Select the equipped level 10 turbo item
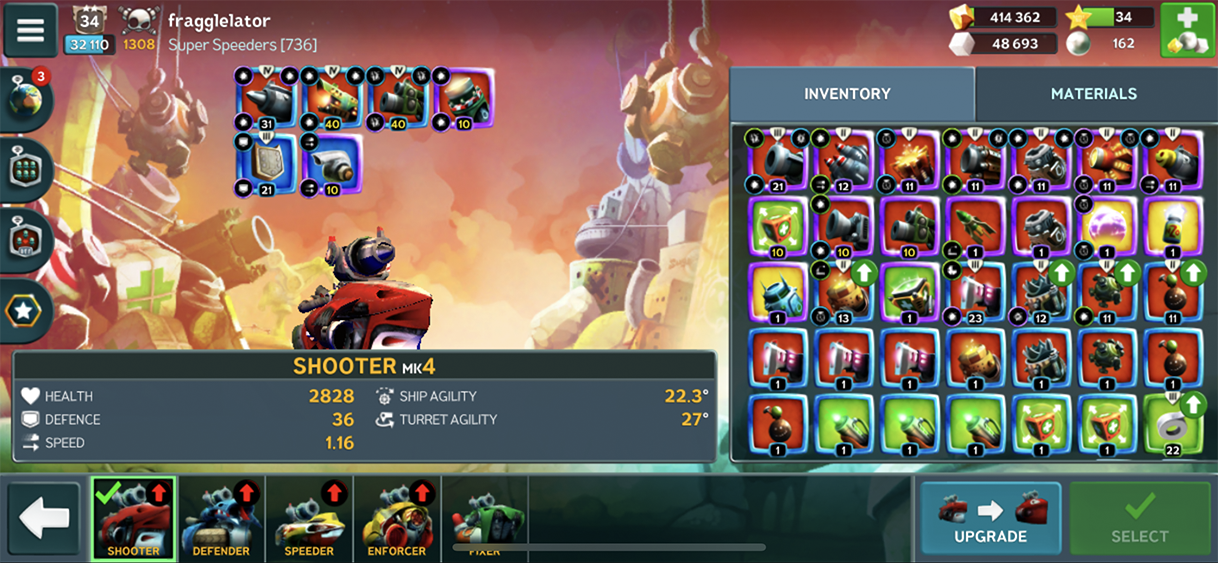The image size is (1218, 563). [x=332, y=164]
